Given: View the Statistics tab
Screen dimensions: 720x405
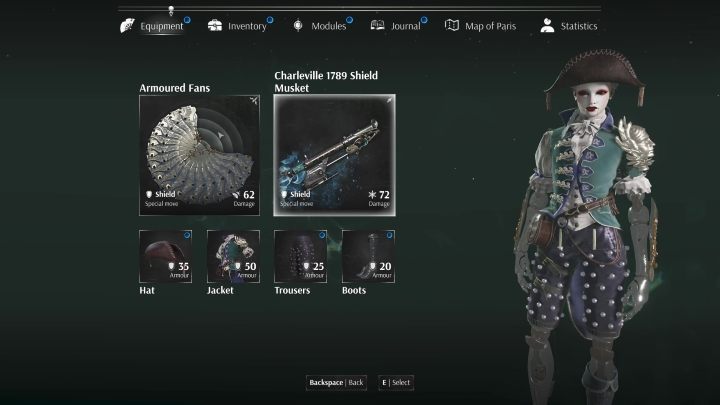Looking at the screenshot, I should [568, 26].
